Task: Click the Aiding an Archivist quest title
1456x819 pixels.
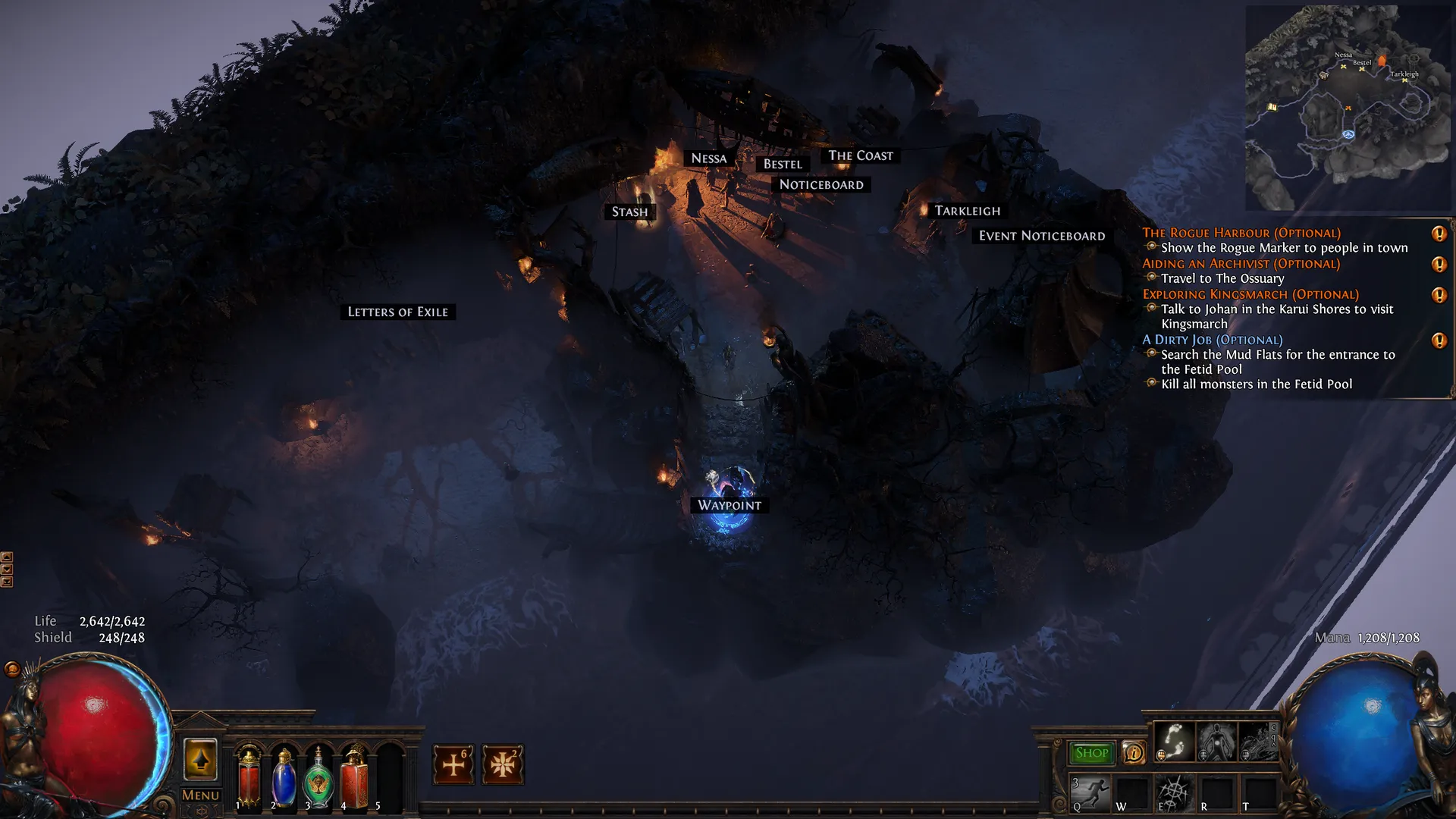Action: (x=1241, y=264)
